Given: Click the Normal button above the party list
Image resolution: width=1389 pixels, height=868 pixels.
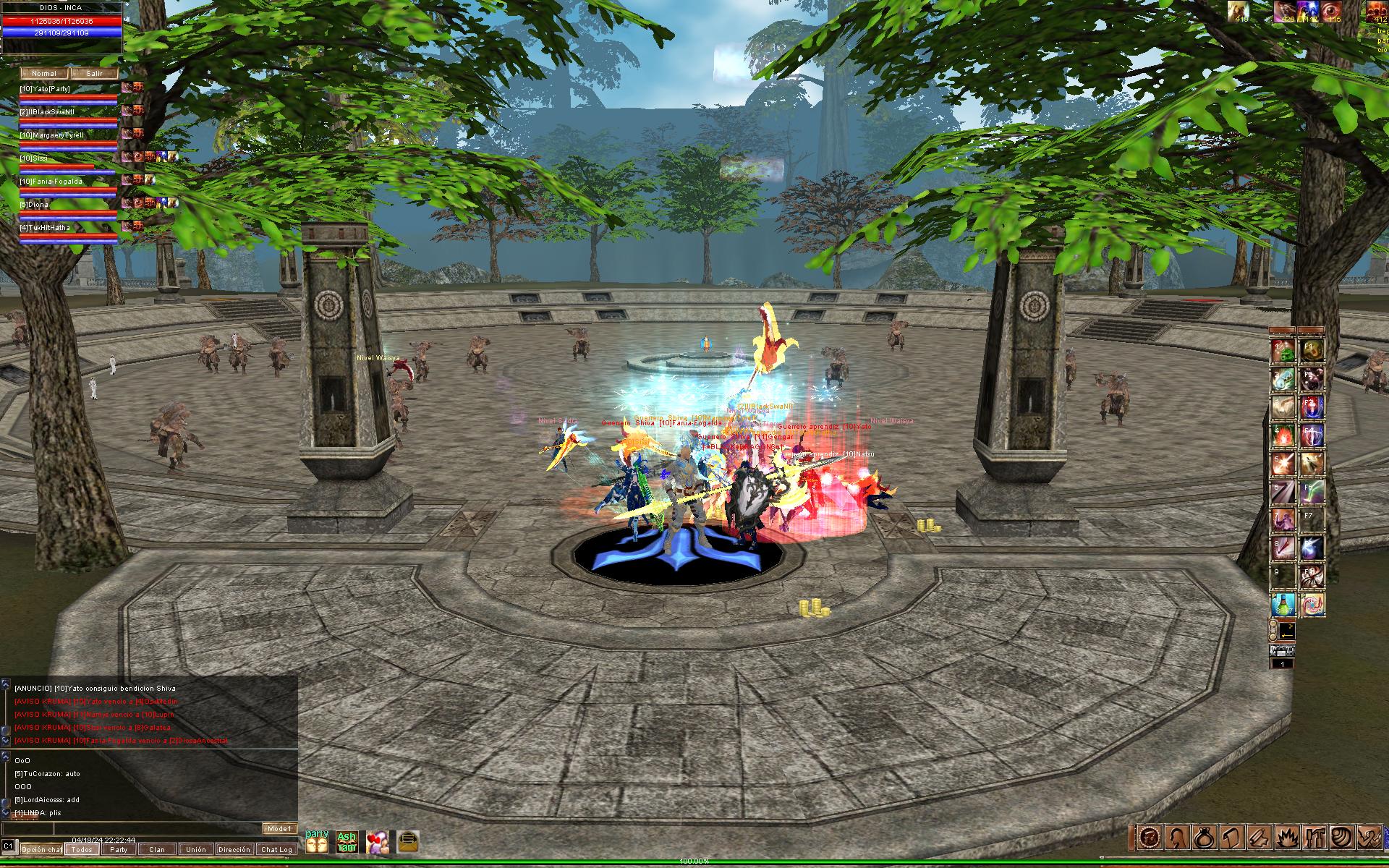Looking at the screenshot, I should point(44,74).
